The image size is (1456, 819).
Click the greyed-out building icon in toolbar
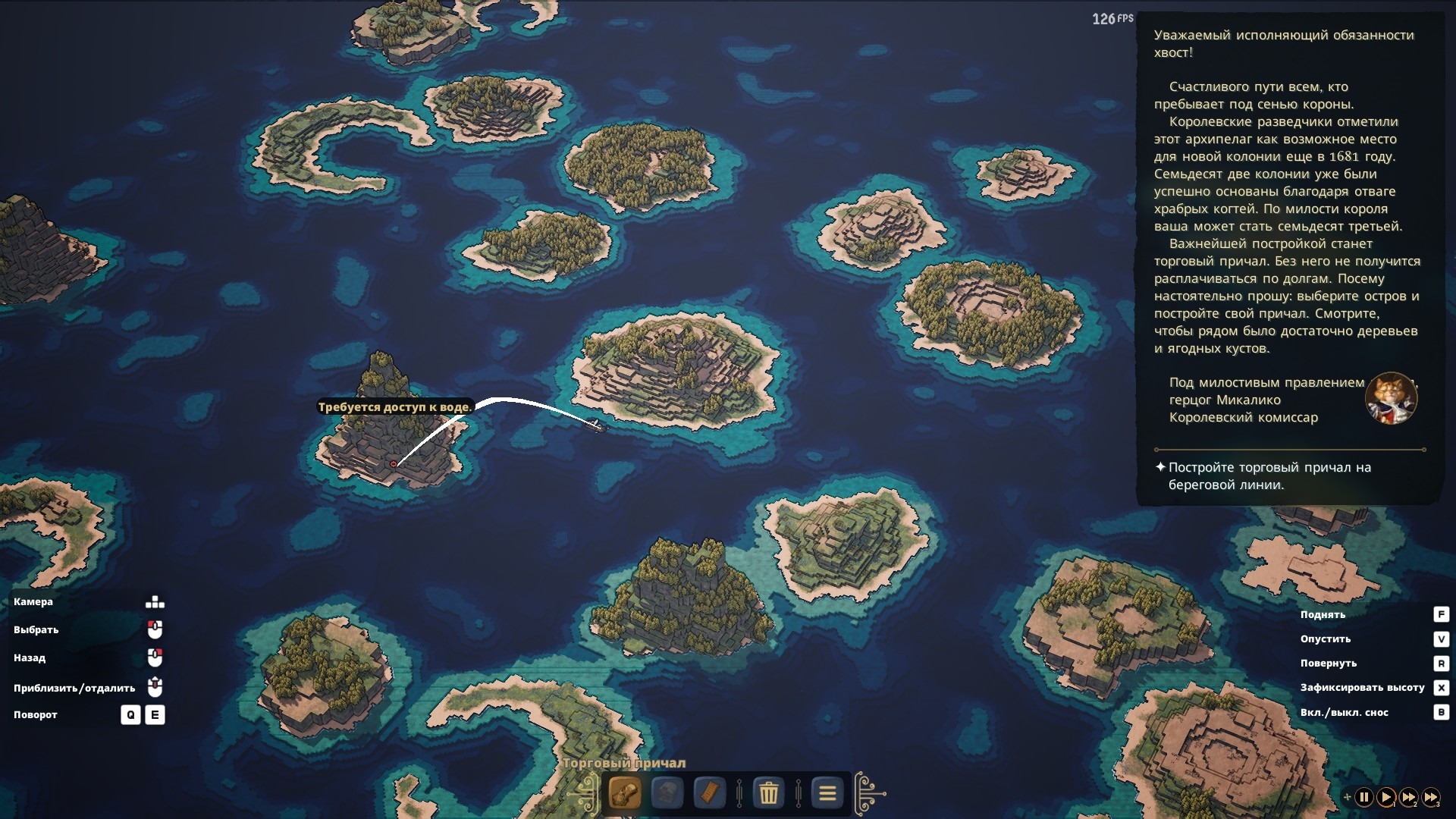pos(667,793)
